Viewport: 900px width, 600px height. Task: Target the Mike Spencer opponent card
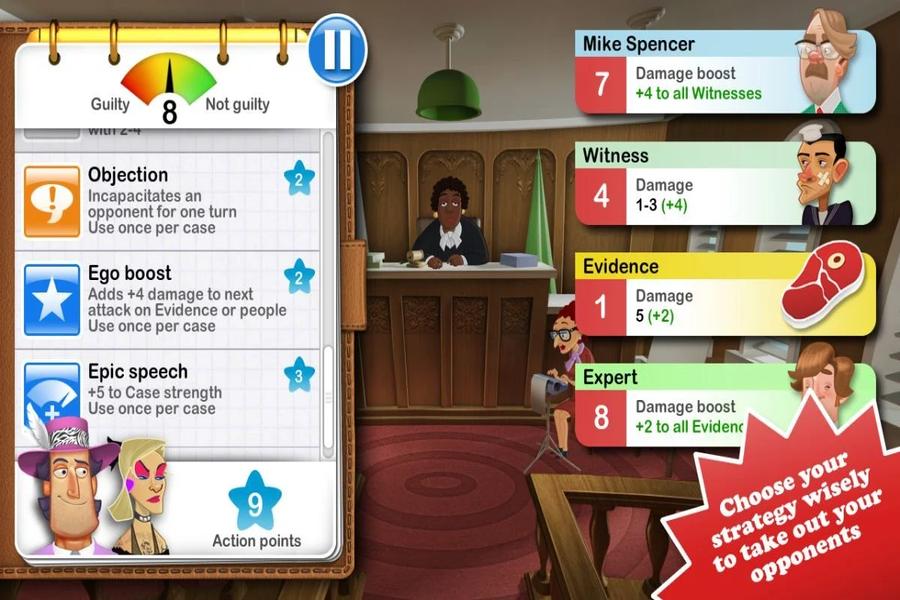(724, 71)
